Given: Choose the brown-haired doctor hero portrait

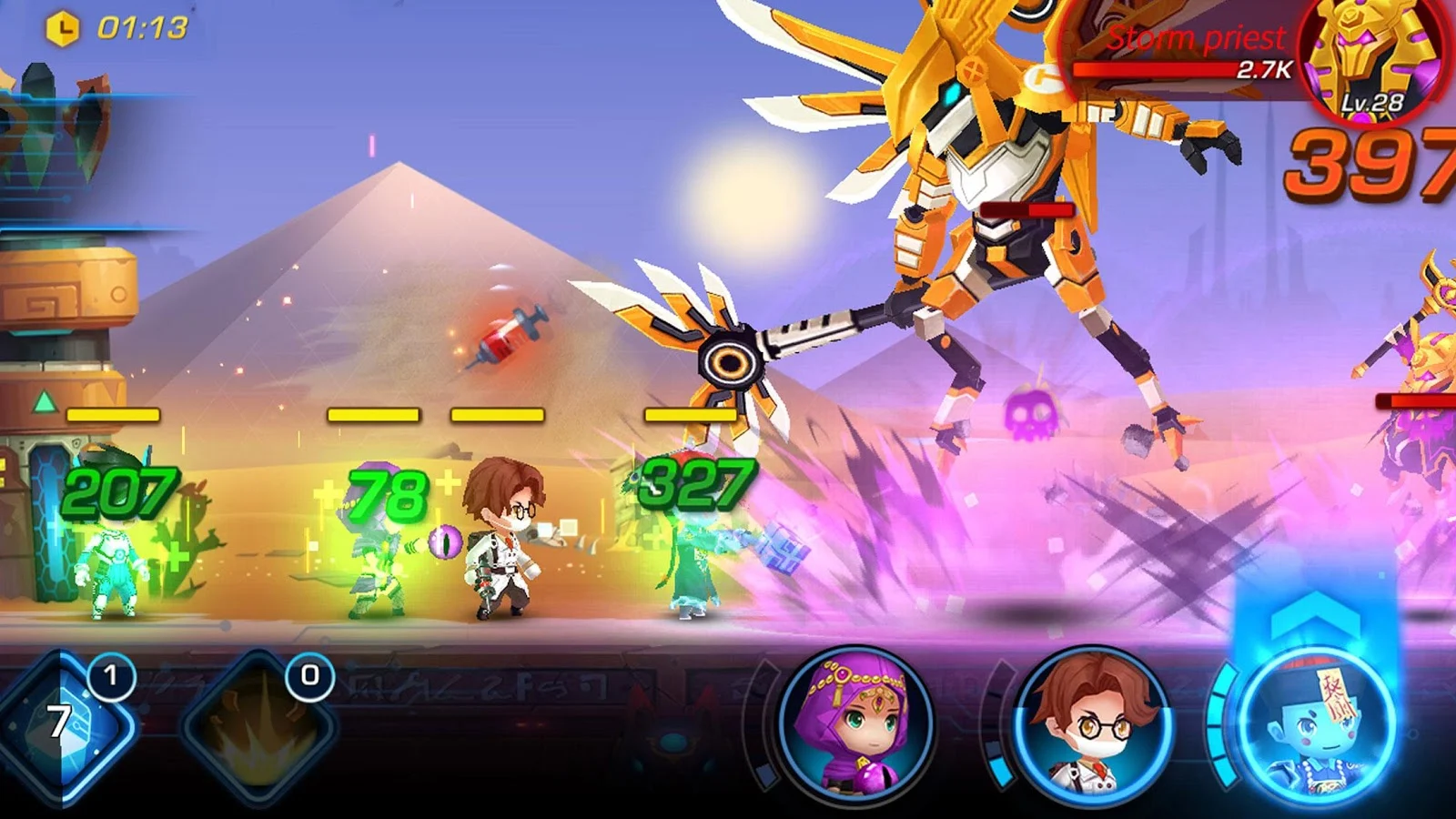Looking at the screenshot, I should click(x=1092, y=725).
